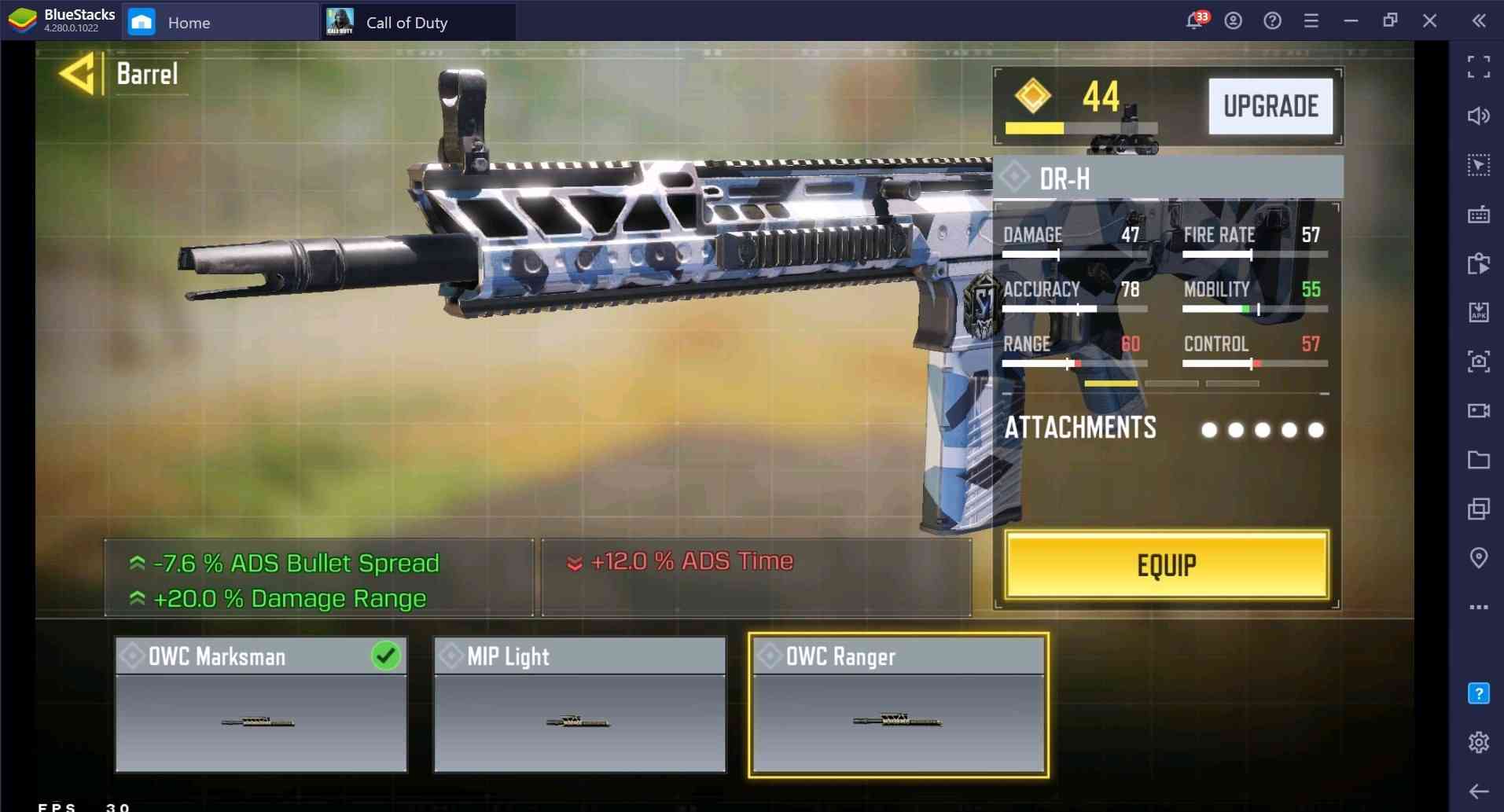The image size is (1504, 812).
Task: Open the BlueStacks account profile icon
Action: 1233,21
